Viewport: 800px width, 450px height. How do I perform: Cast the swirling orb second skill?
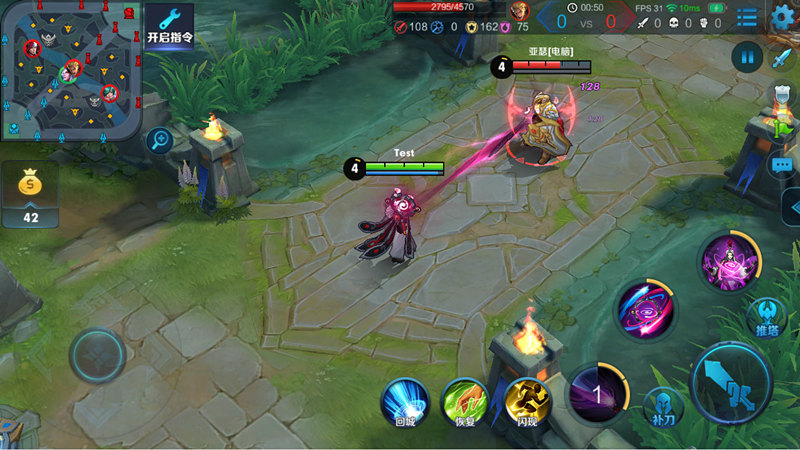tap(645, 309)
